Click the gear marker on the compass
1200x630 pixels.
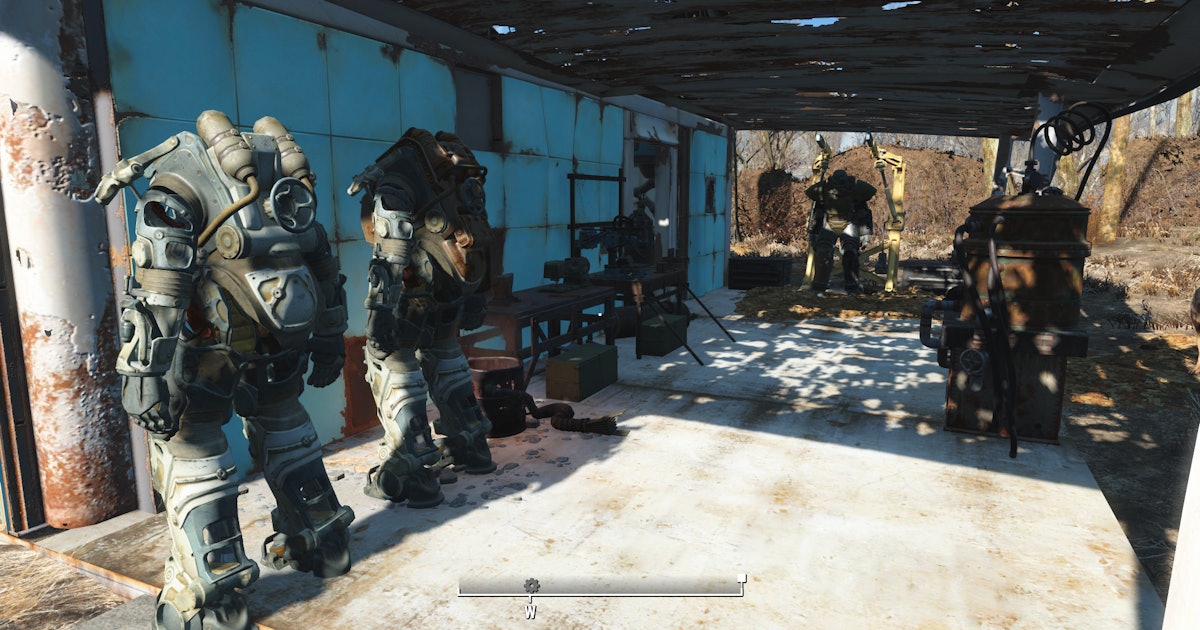click(x=531, y=585)
